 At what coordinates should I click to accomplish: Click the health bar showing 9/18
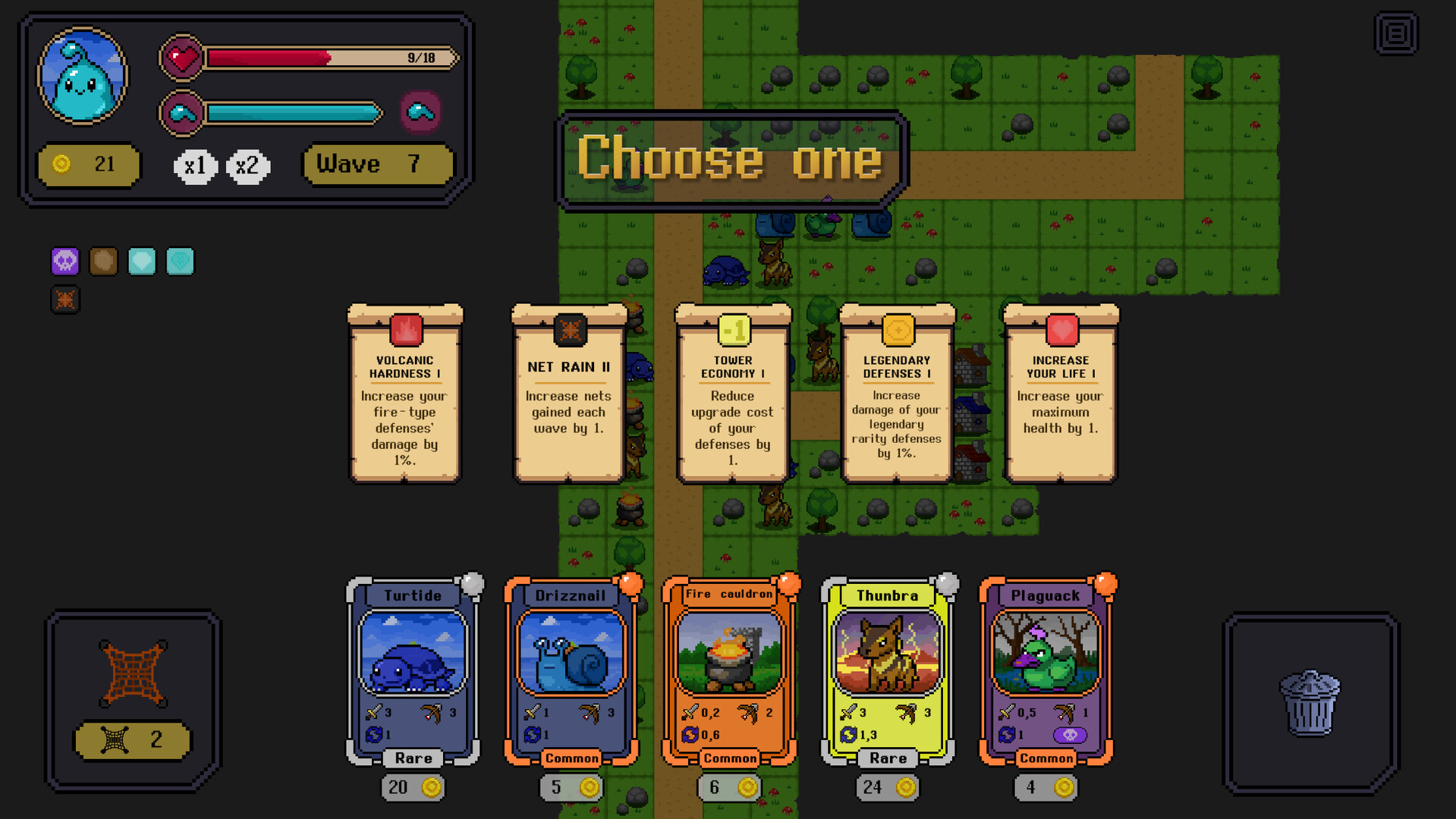coord(319,56)
